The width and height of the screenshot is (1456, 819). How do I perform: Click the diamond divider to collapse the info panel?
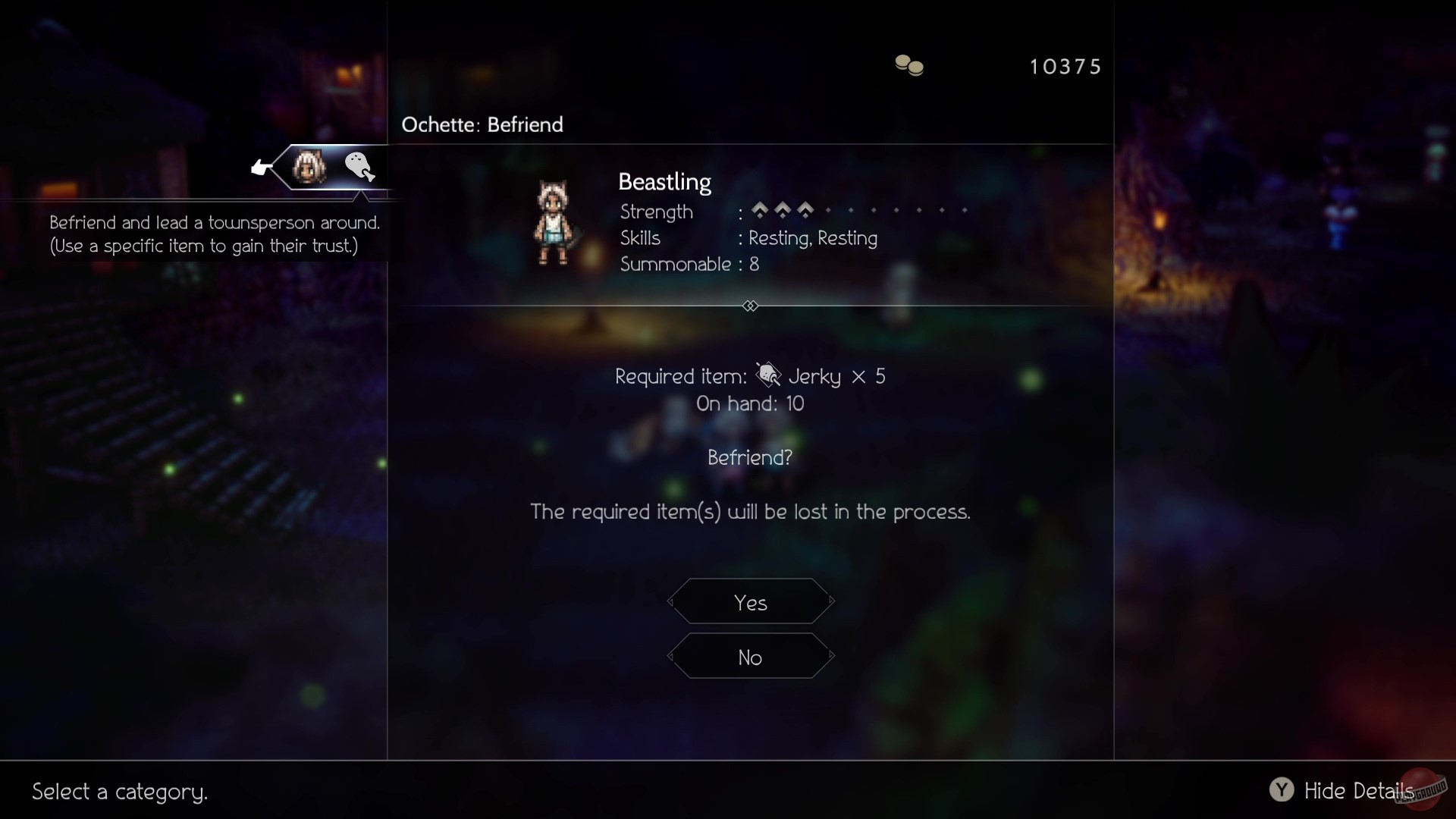click(x=750, y=306)
